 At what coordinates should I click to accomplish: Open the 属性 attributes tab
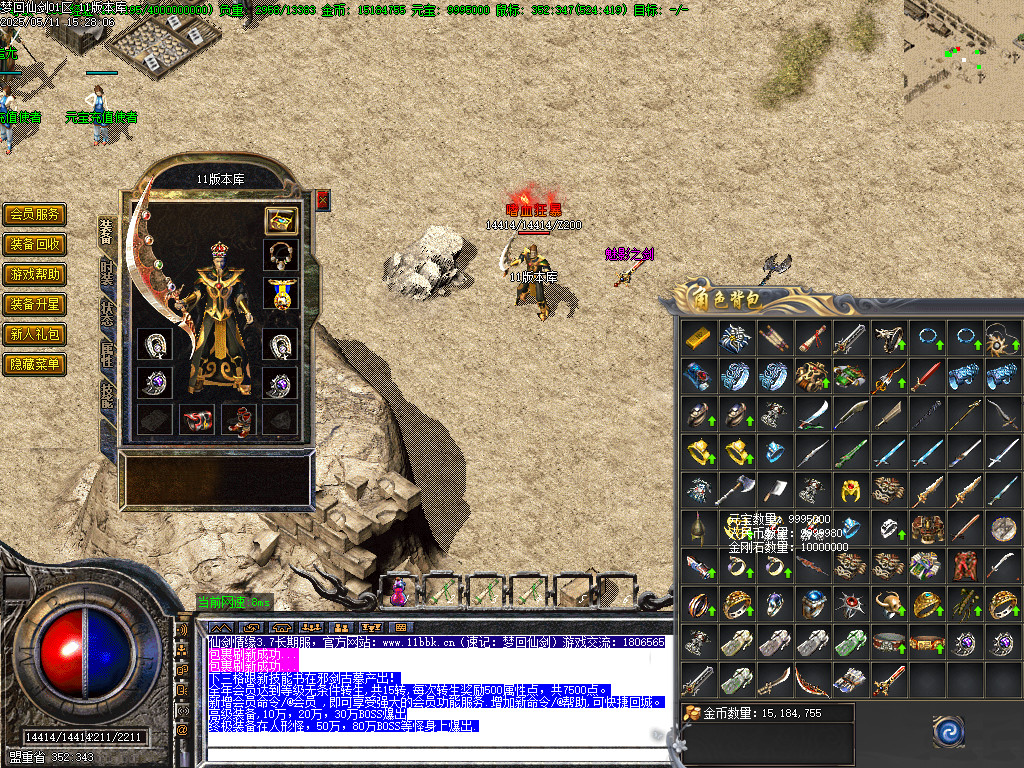(107, 355)
